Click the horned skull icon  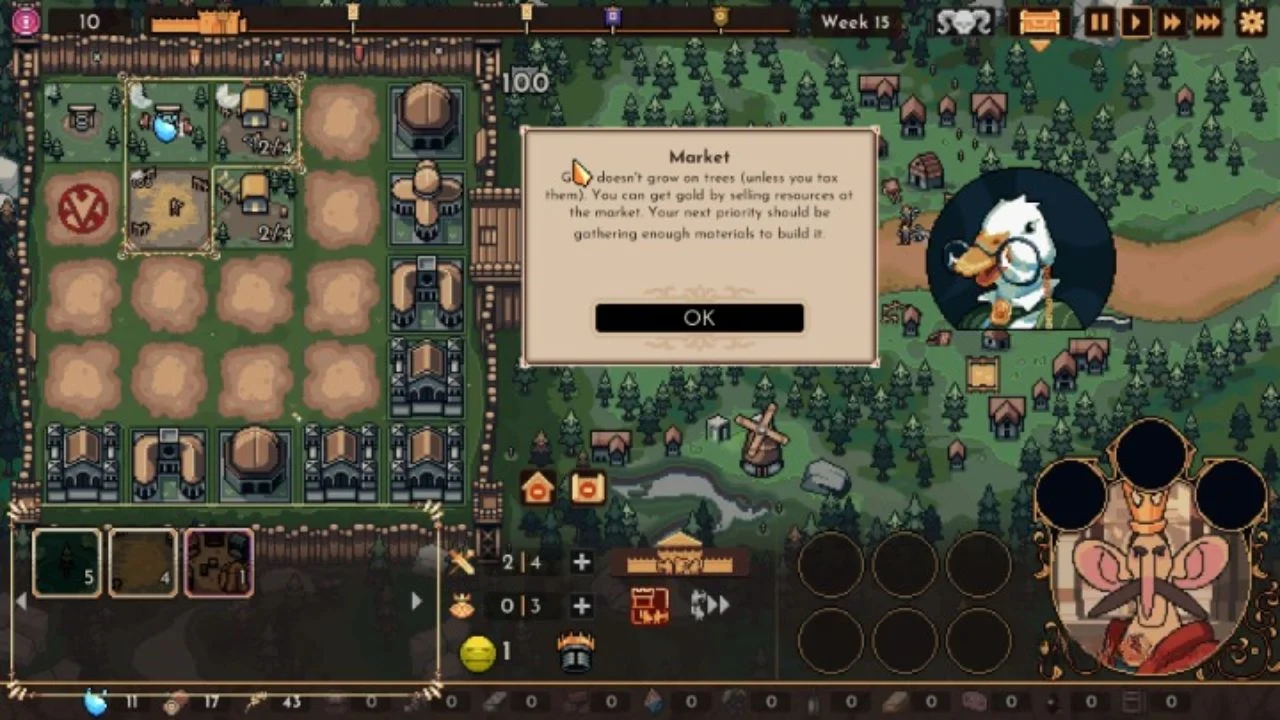tap(964, 22)
